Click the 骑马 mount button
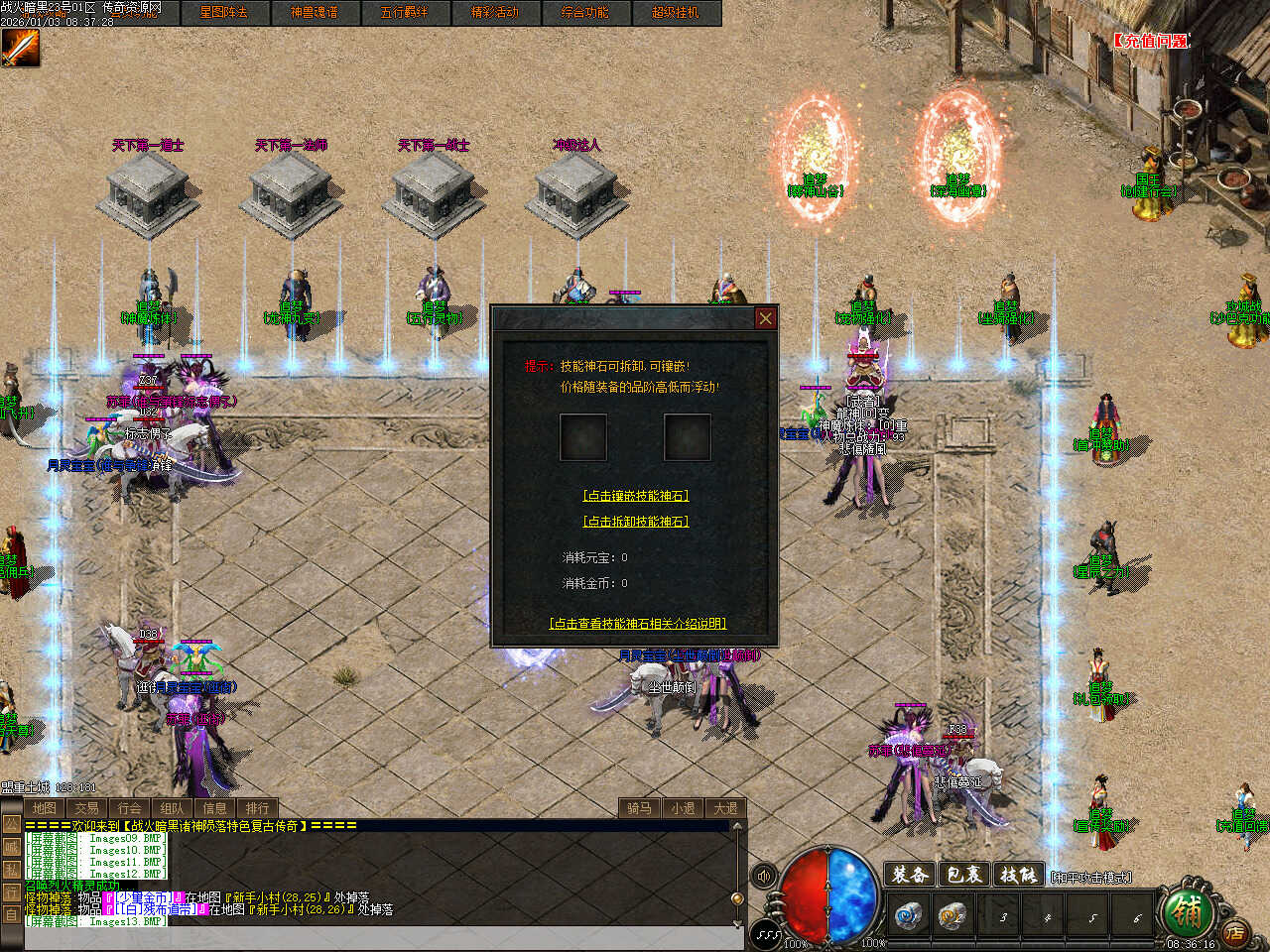1270x952 pixels. coord(639,808)
